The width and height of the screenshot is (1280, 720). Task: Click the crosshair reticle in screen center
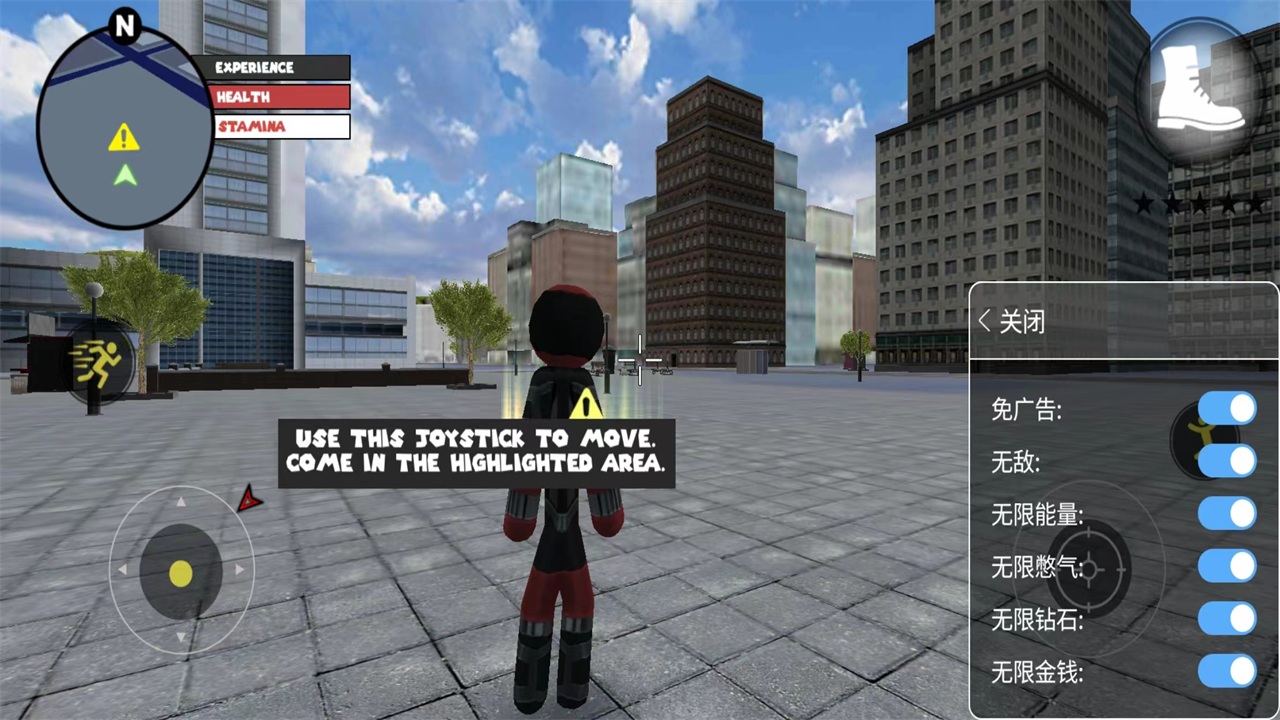(640, 362)
